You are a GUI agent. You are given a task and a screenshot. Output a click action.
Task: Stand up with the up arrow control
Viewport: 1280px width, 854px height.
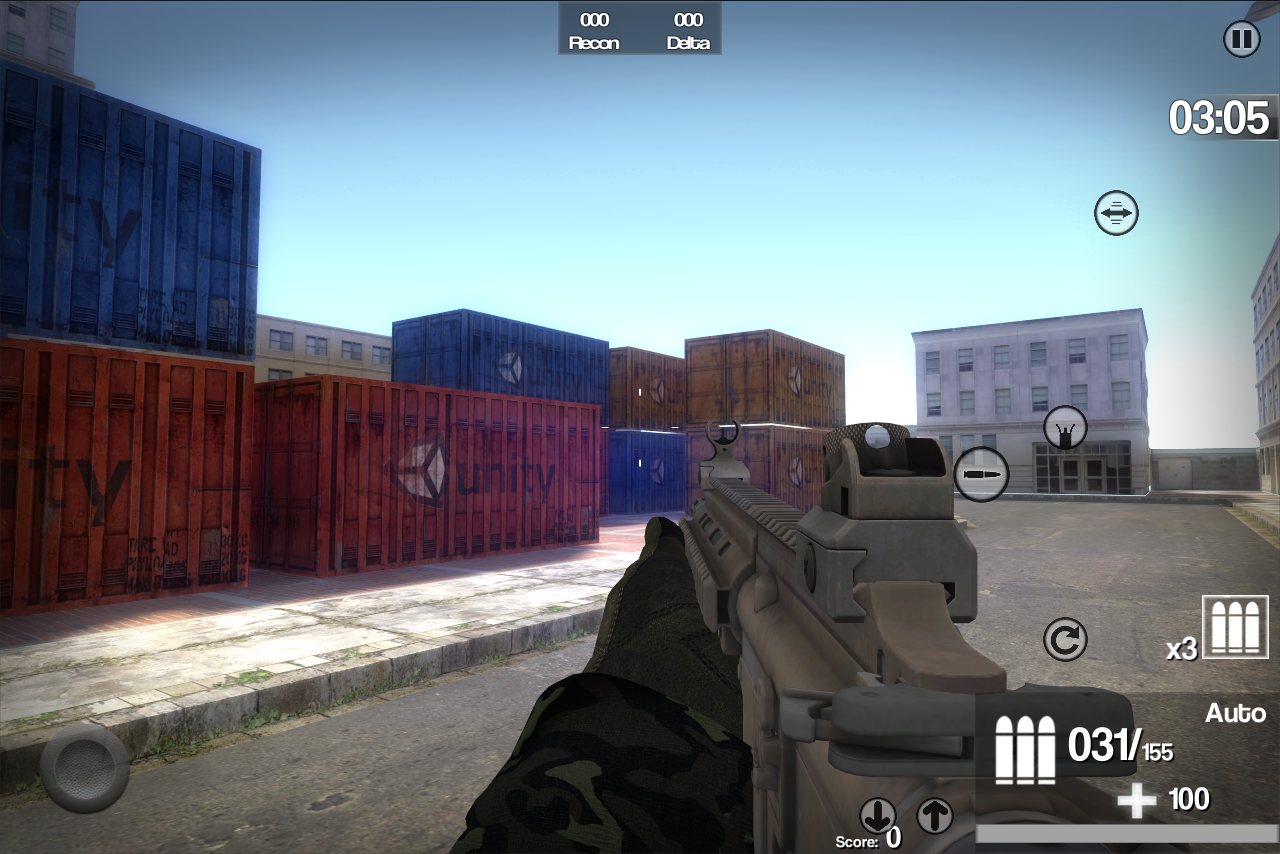pyautogui.click(x=935, y=817)
